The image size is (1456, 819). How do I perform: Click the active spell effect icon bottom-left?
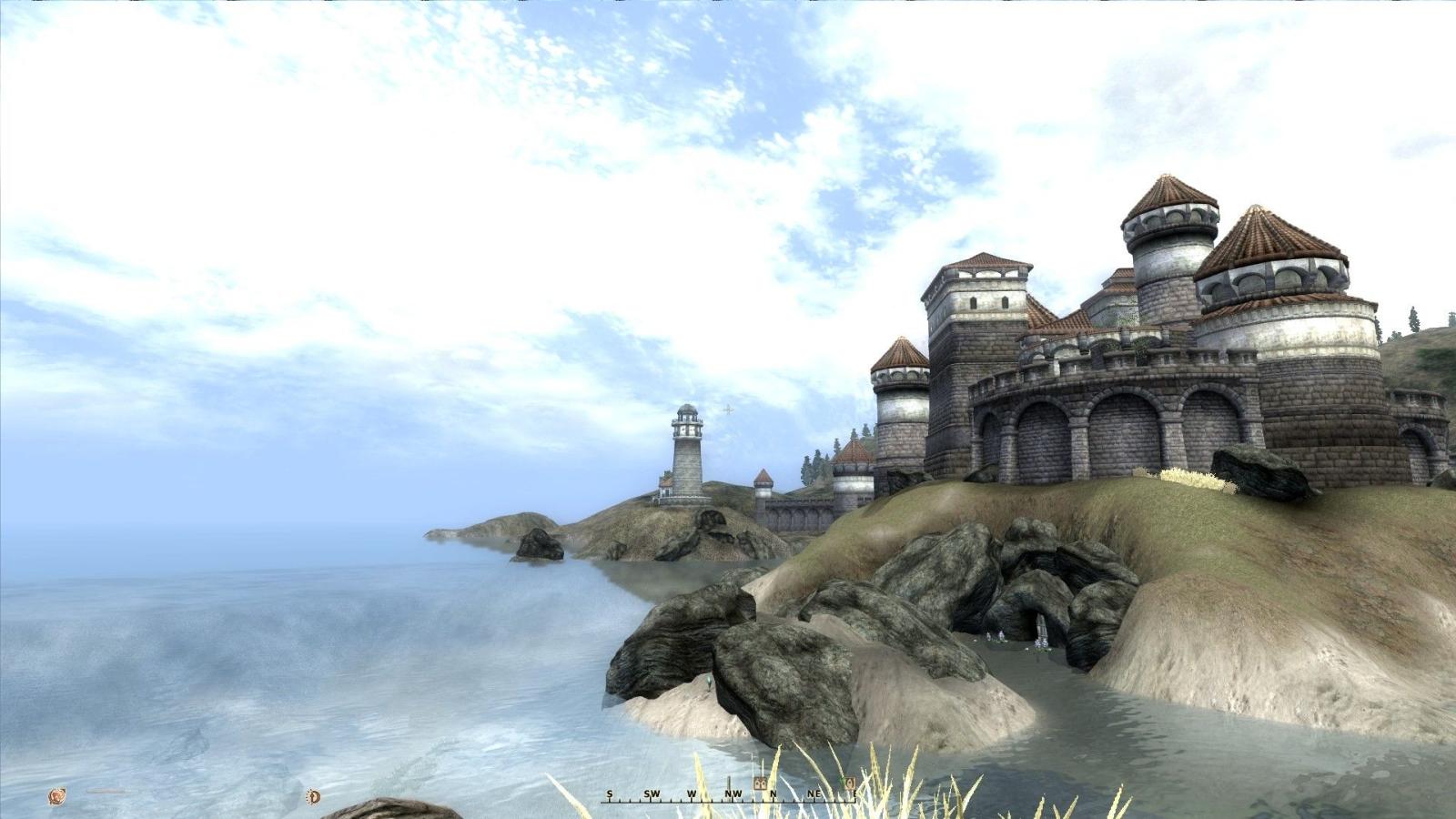pyautogui.click(x=56, y=795)
